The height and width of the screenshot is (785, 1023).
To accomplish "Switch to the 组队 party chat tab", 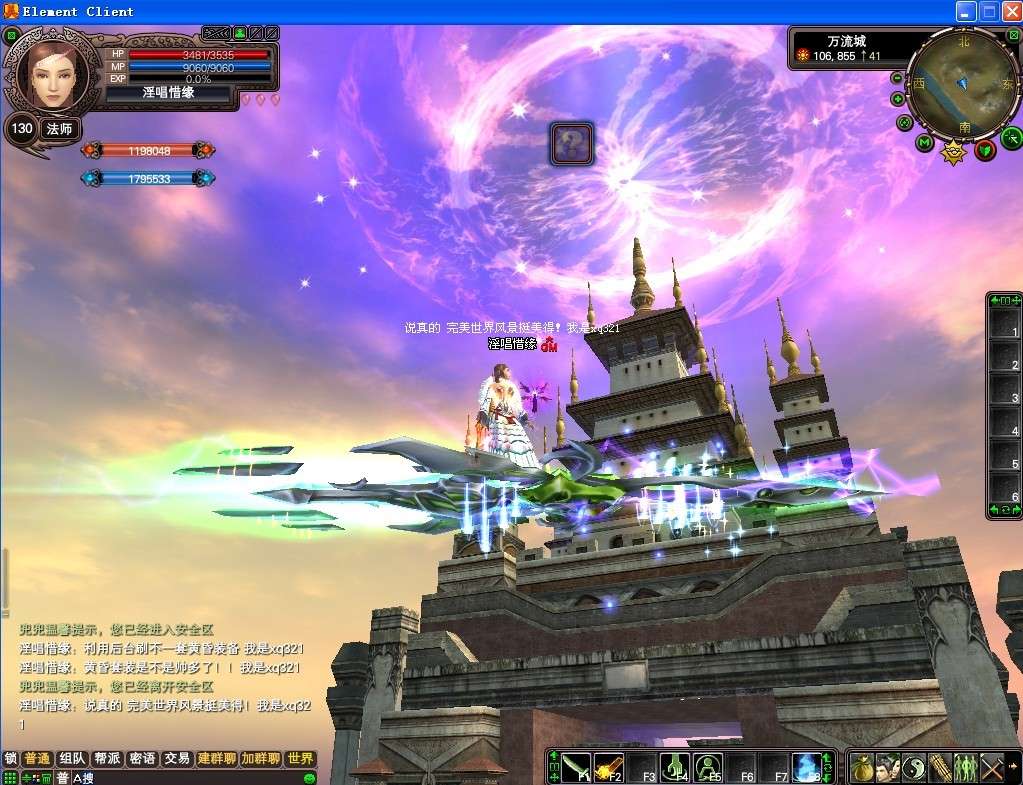I will [71, 759].
